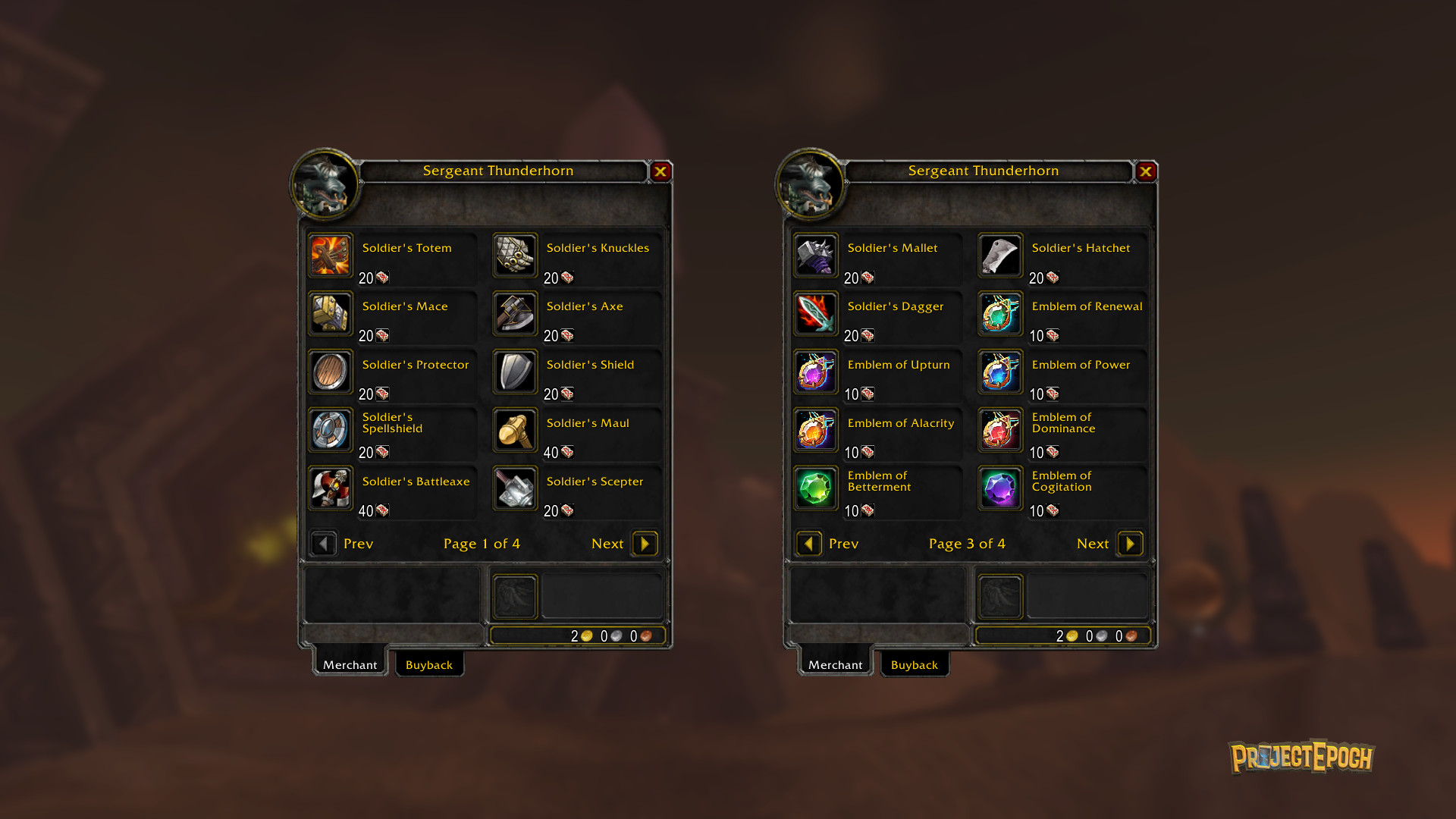Go to previous page from Page 3 of 4
The width and height of the screenshot is (1456, 819).
click(809, 544)
